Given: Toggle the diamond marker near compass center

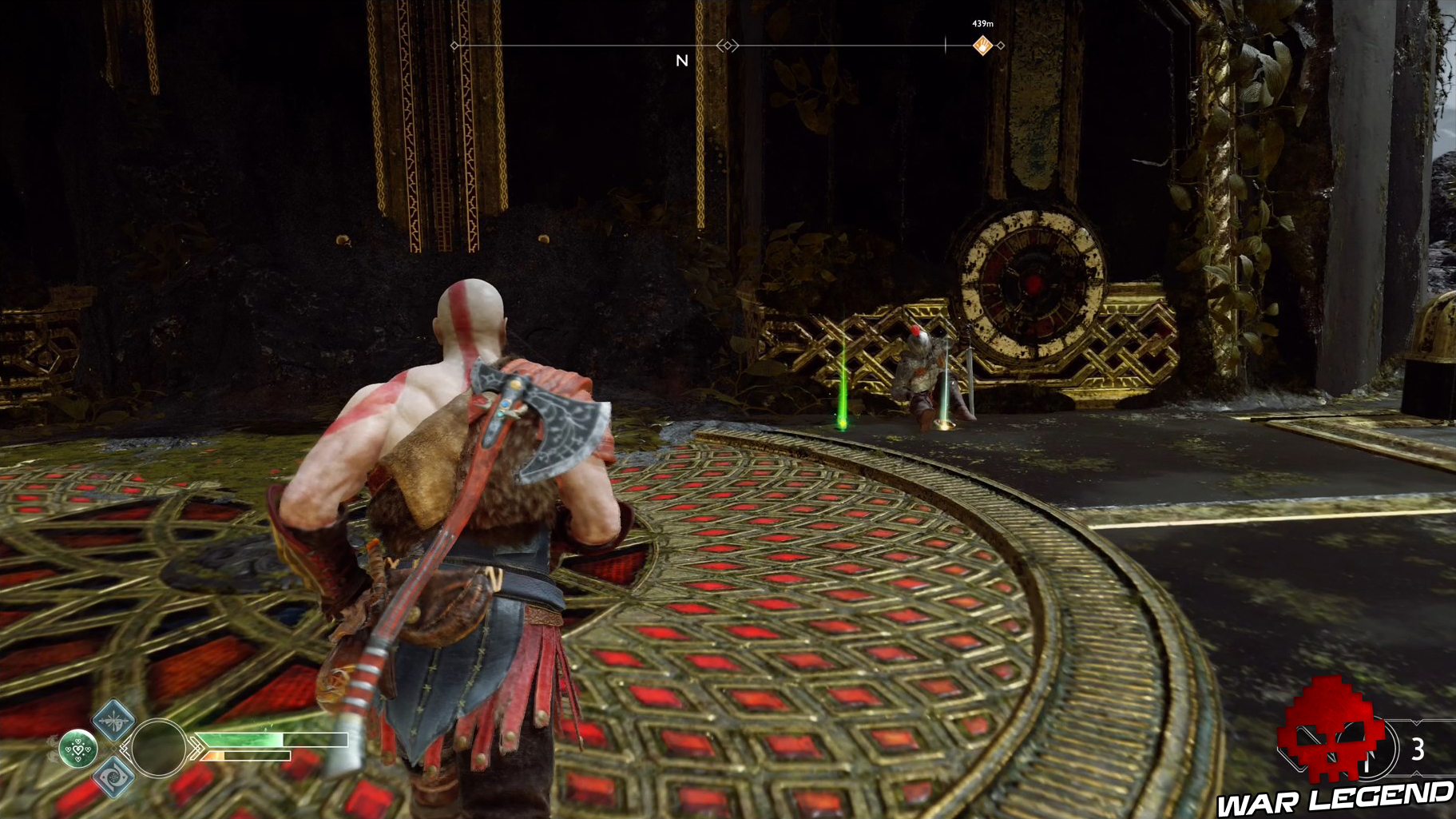Looking at the screenshot, I should (728, 46).
